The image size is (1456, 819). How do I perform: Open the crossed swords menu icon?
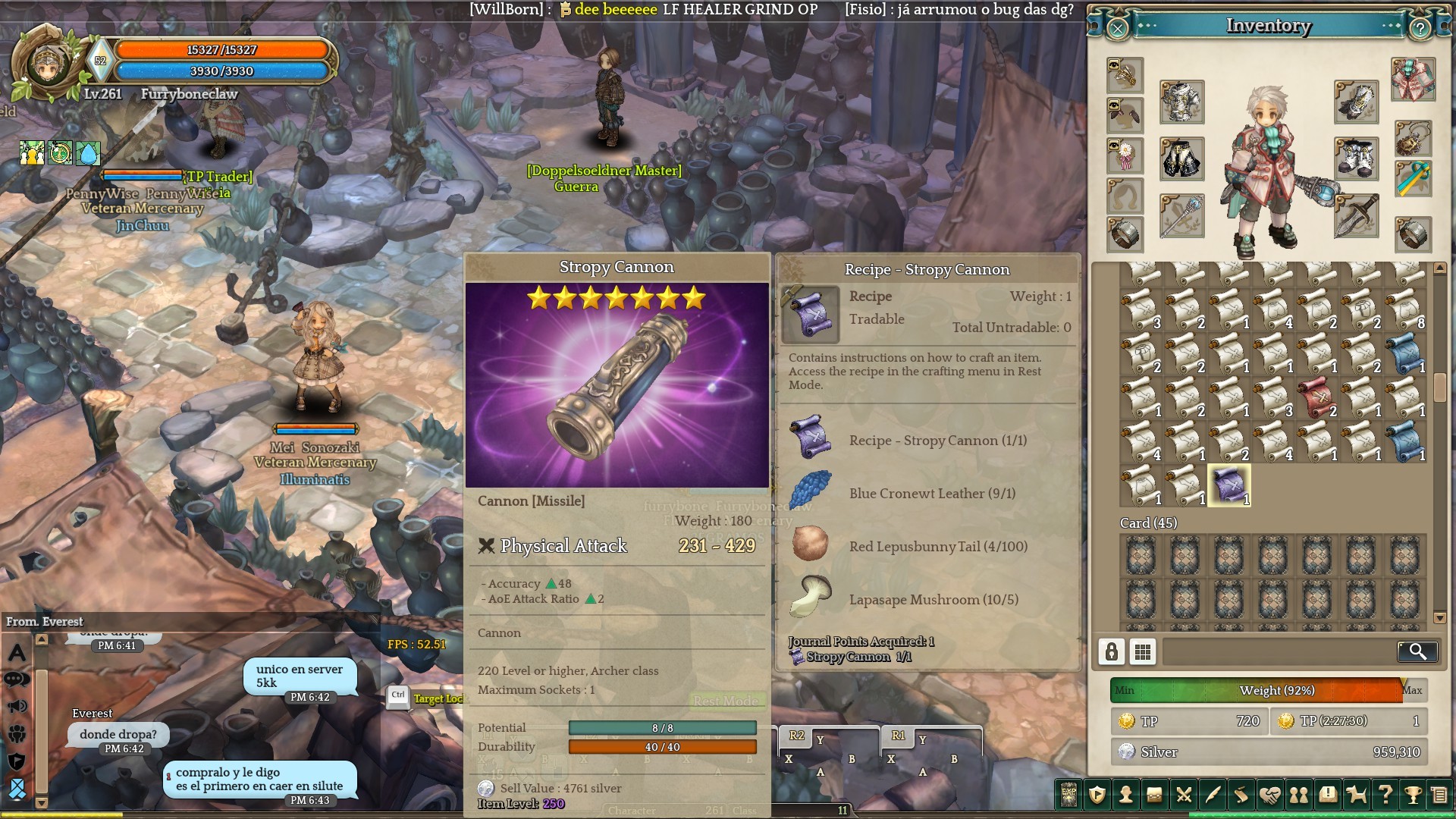point(1184,795)
